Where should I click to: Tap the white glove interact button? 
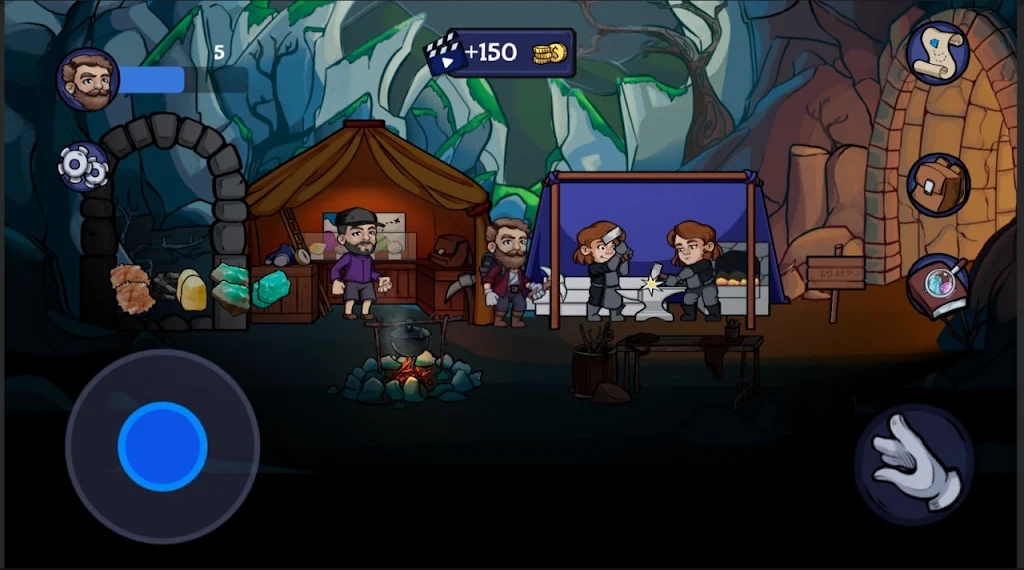[914, 464]
